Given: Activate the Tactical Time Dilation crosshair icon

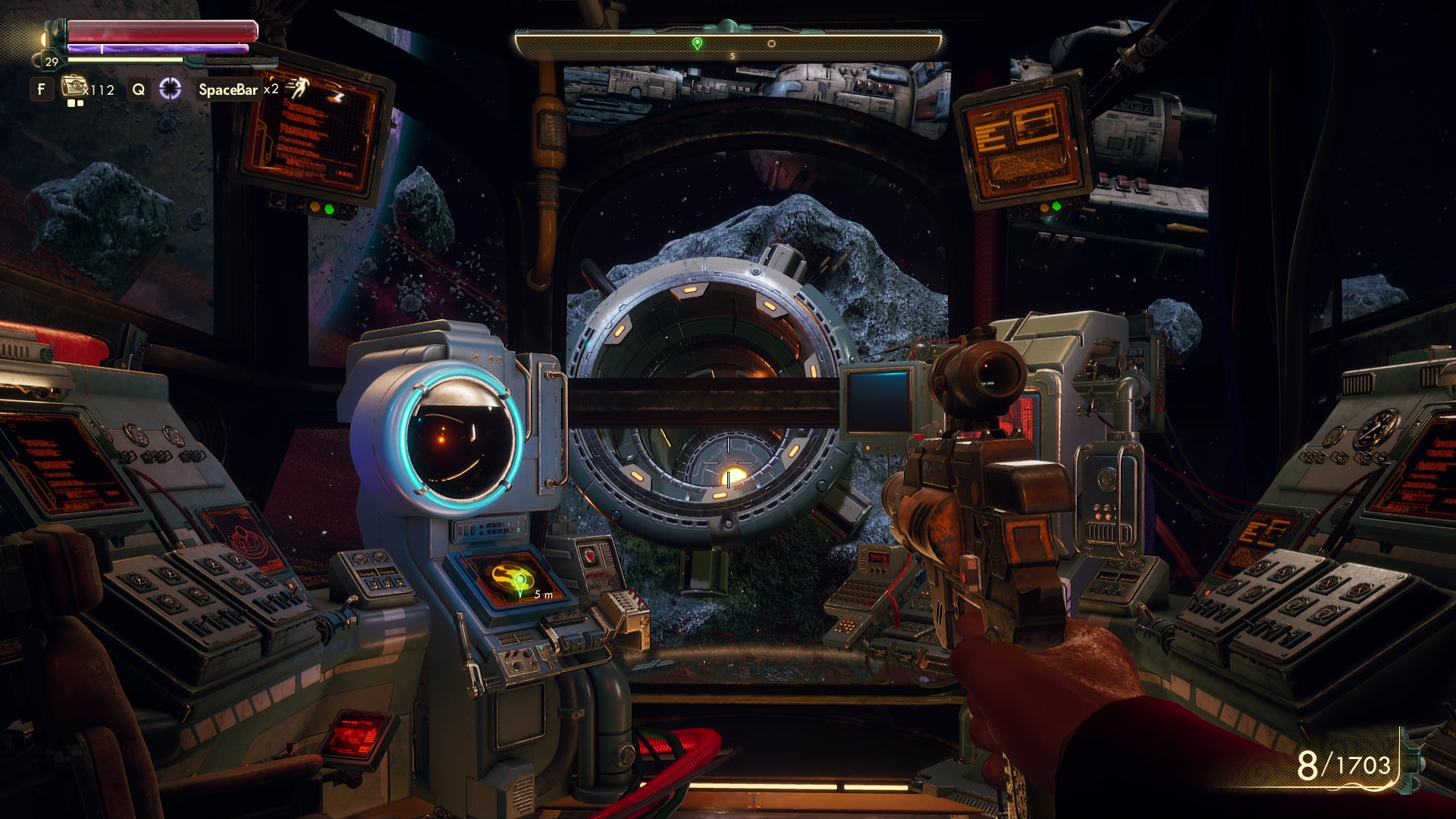Looking at the screenshot, I should click(x=170, y=89).
